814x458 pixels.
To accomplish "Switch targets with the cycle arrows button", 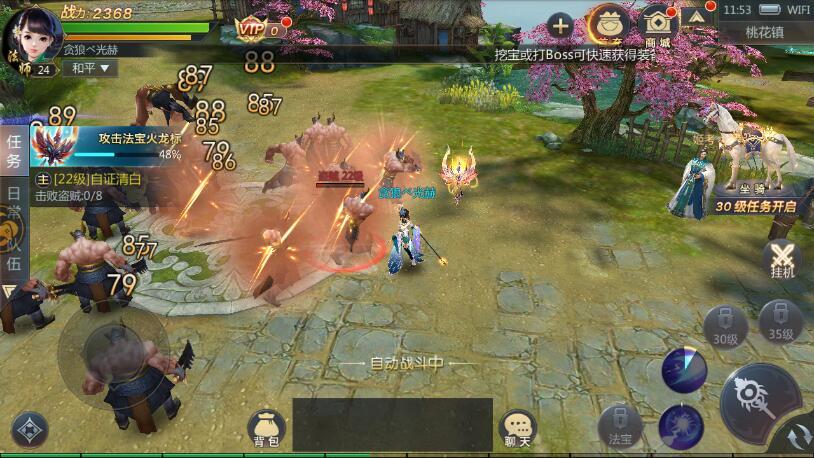I will [x=798, y=438].
